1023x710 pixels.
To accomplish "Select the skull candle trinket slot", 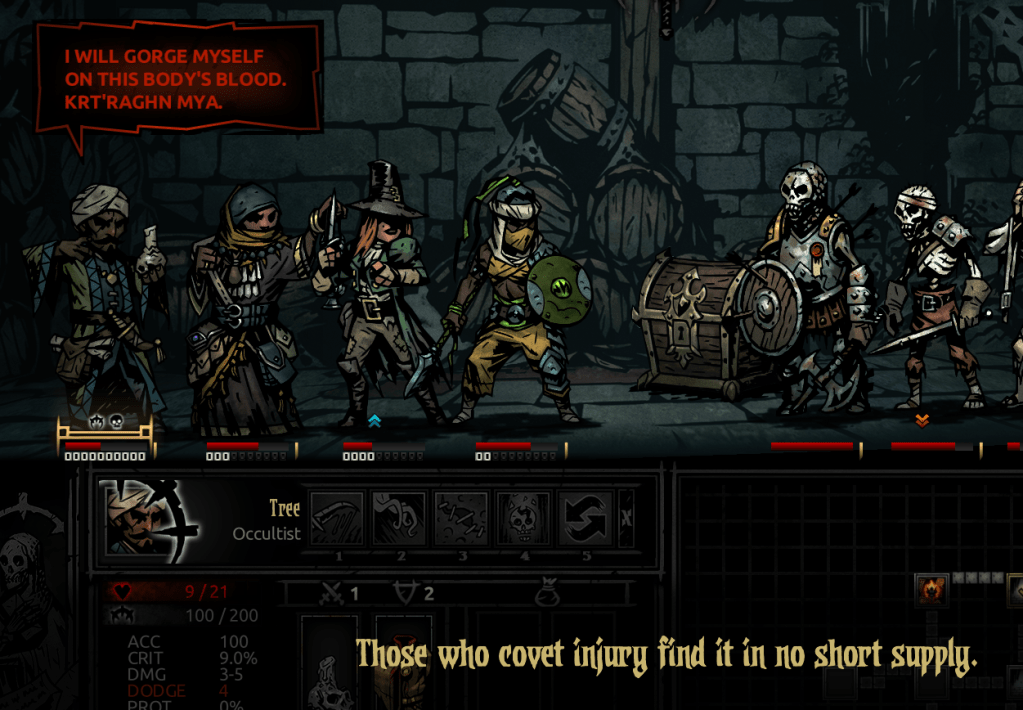I will (329, 670).
